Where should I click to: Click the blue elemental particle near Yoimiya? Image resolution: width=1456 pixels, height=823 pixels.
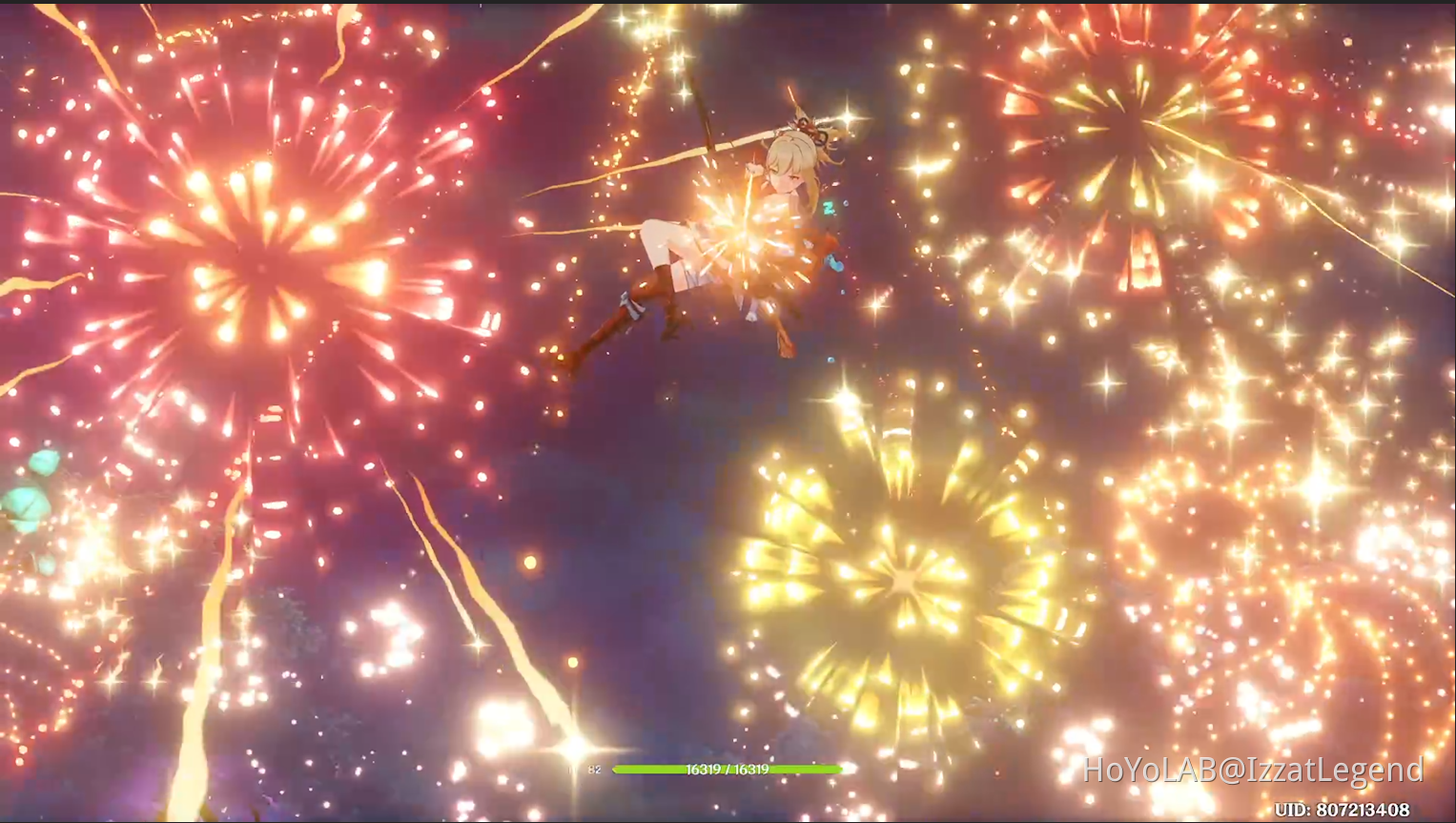(x=835, y=260)
